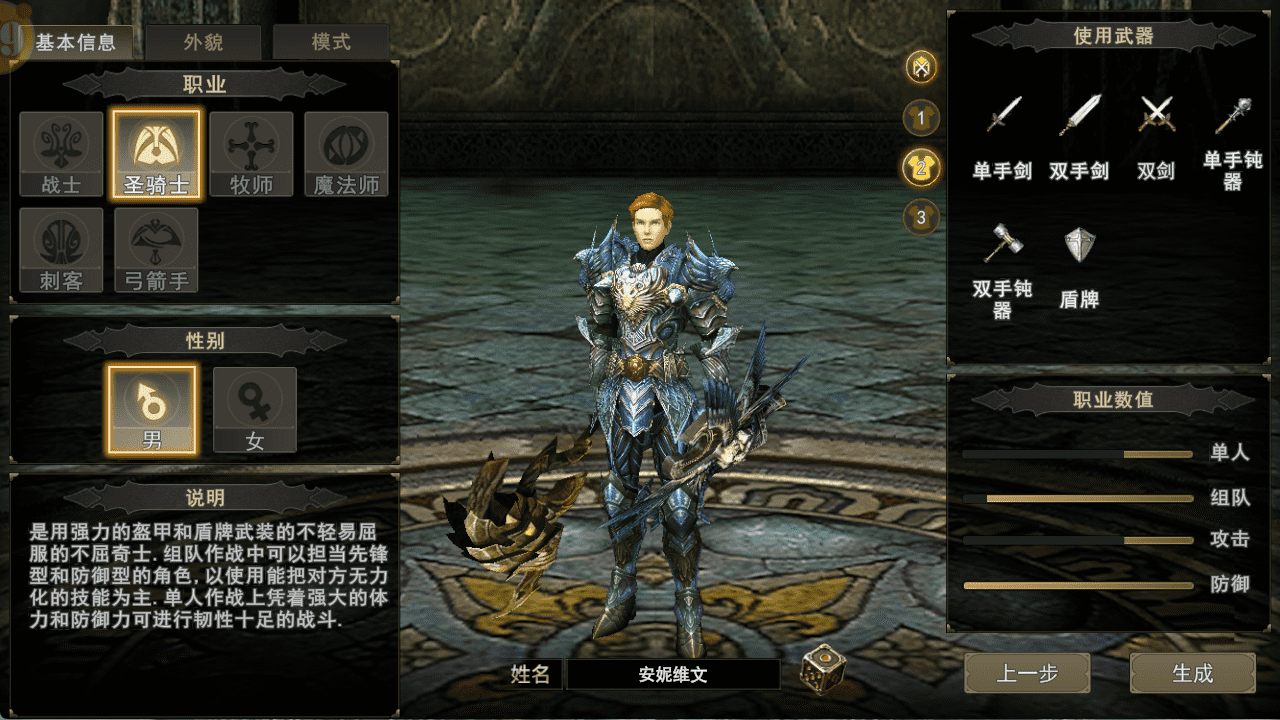The height and width of the screenshot is (720, 1280).
Task: Preview armor set number 1
Action: point(922,118)
